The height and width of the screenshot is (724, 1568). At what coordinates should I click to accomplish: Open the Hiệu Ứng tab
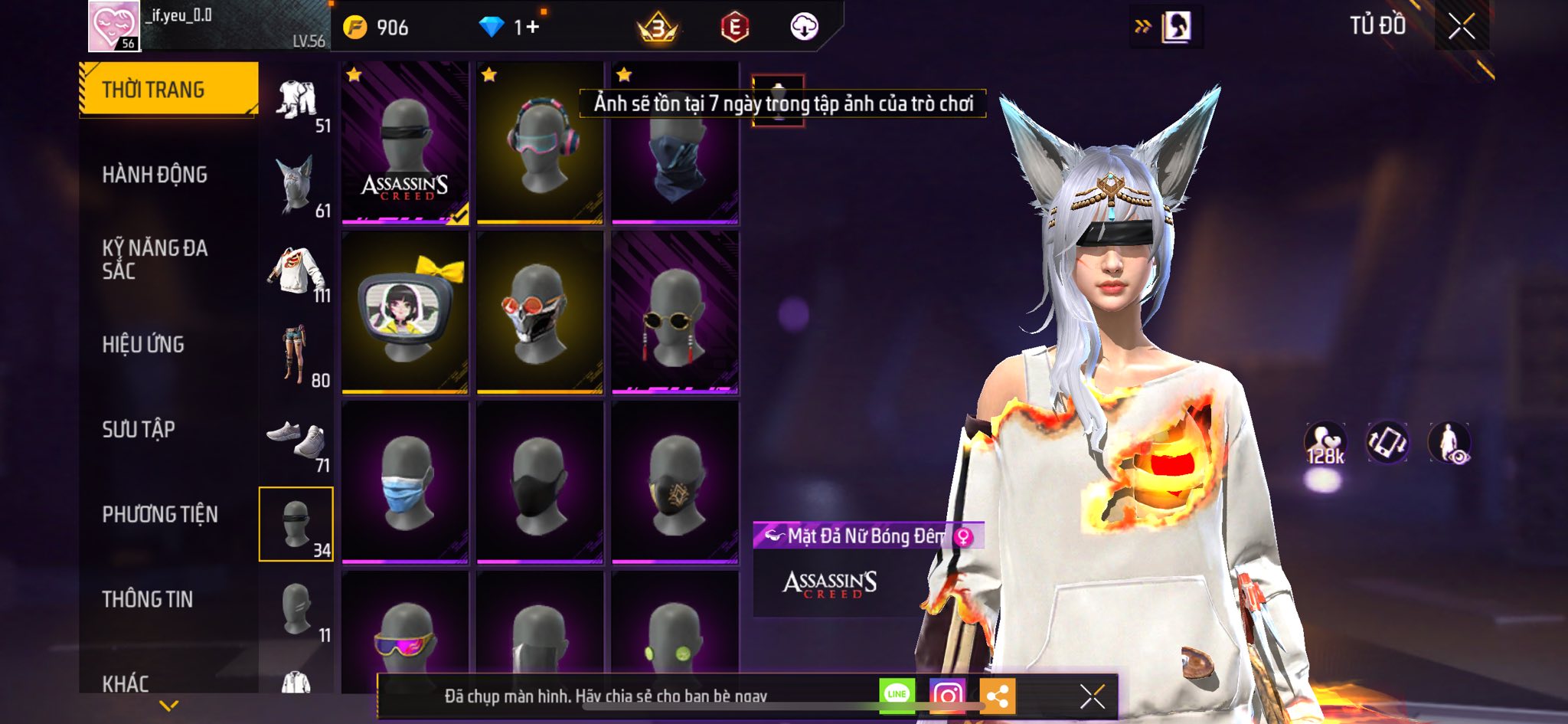143,345
